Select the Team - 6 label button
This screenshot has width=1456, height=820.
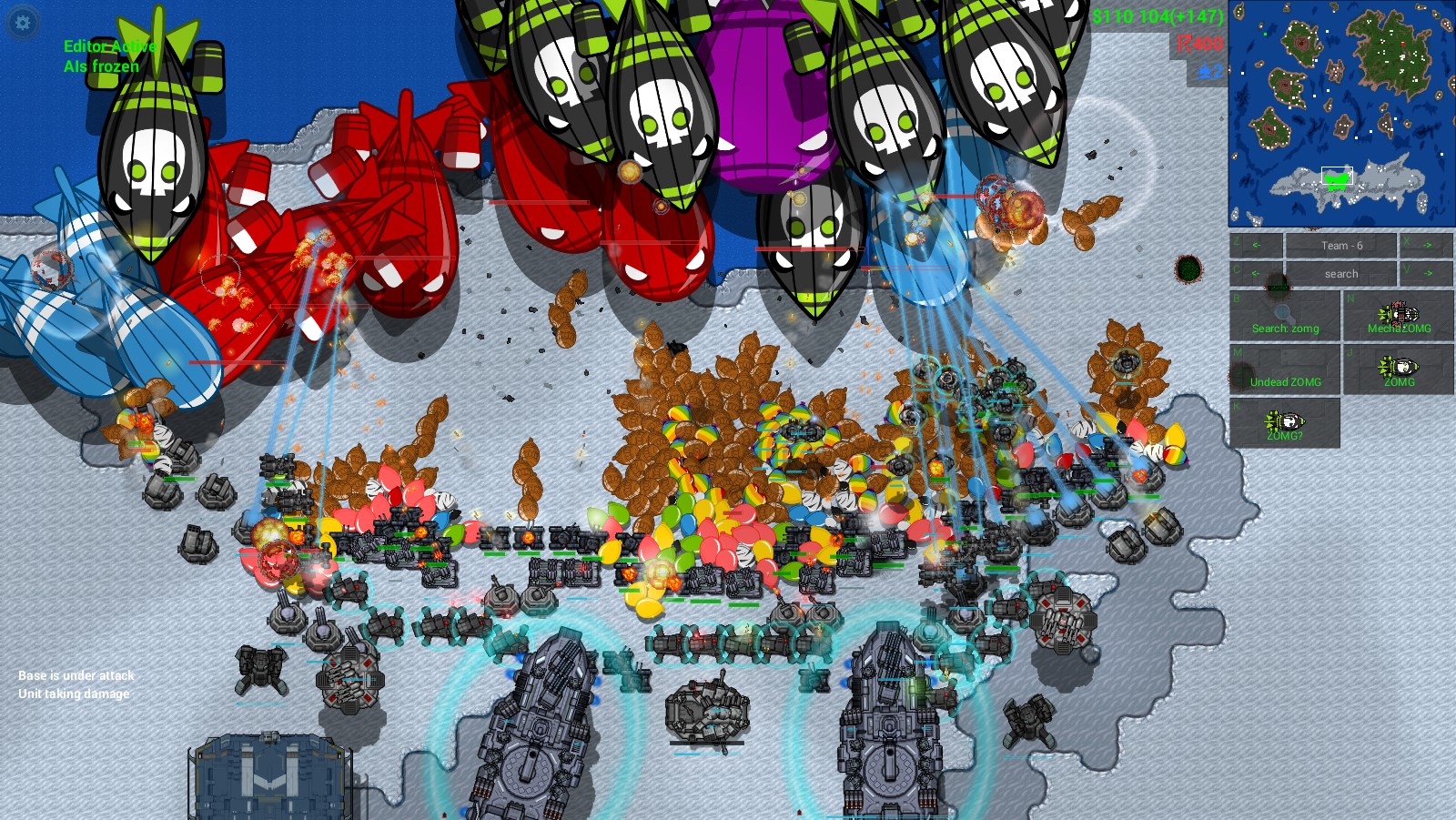[1340, 246]
